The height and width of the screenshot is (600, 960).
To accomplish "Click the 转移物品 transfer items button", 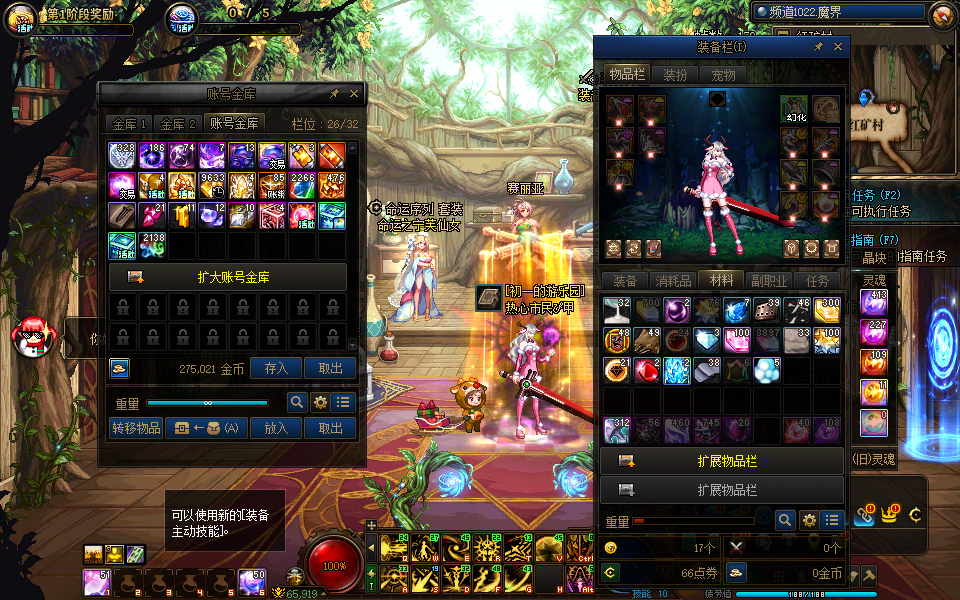I will tap(135, 428).
